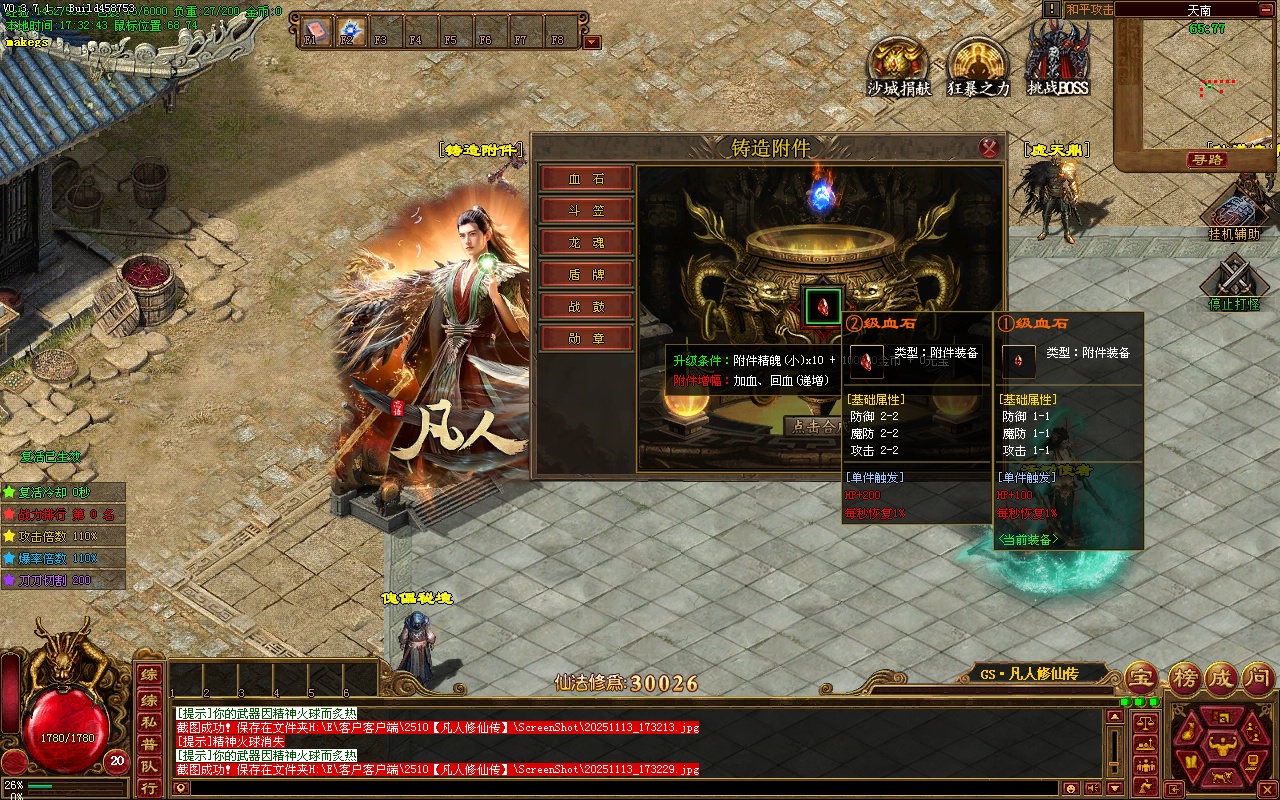Image resolution: width=1280 pixels, height=800 pixels.
Task: Open the 沙城捐献 donation icon
Action: tap(898, 65)
